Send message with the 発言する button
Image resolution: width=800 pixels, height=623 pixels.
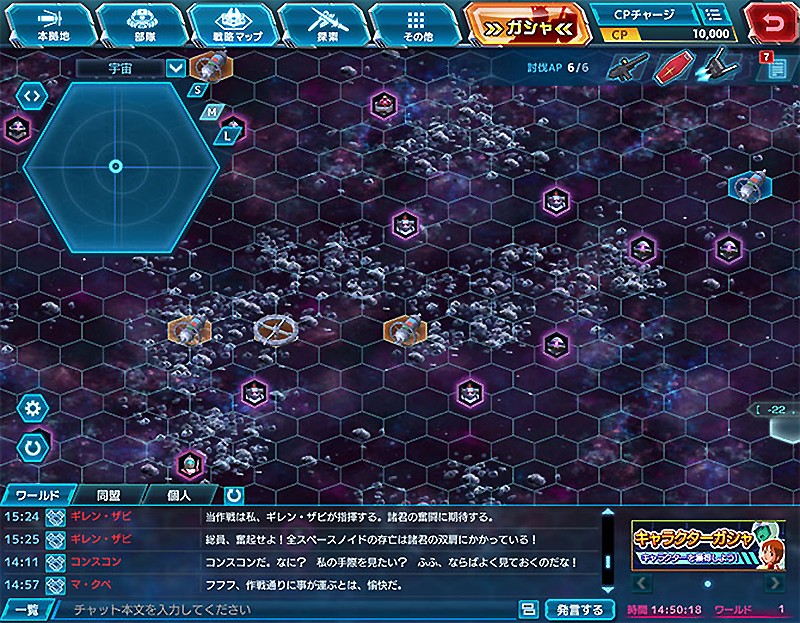pos(579,609)
